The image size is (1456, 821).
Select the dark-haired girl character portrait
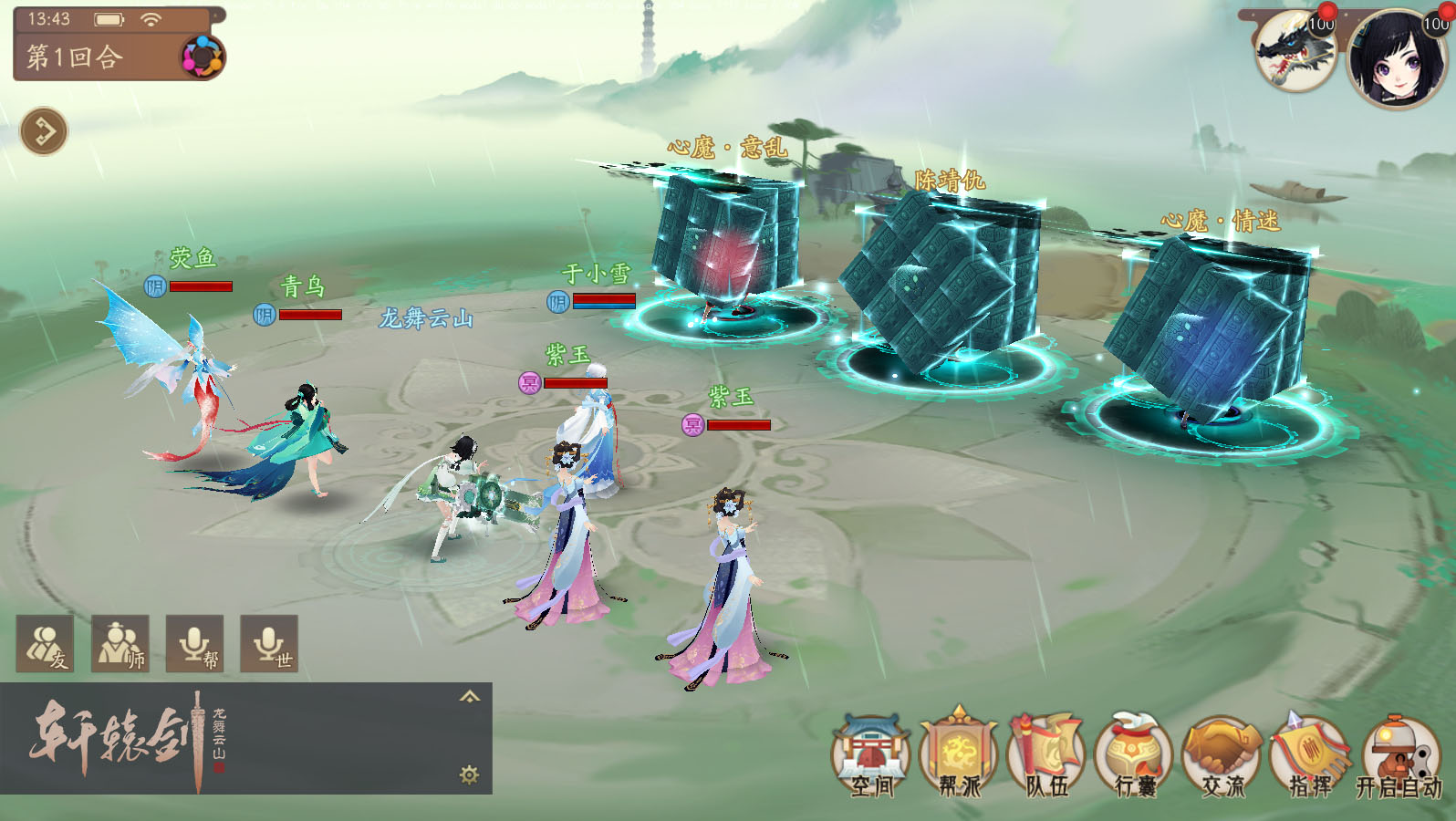pos(1396,57)
